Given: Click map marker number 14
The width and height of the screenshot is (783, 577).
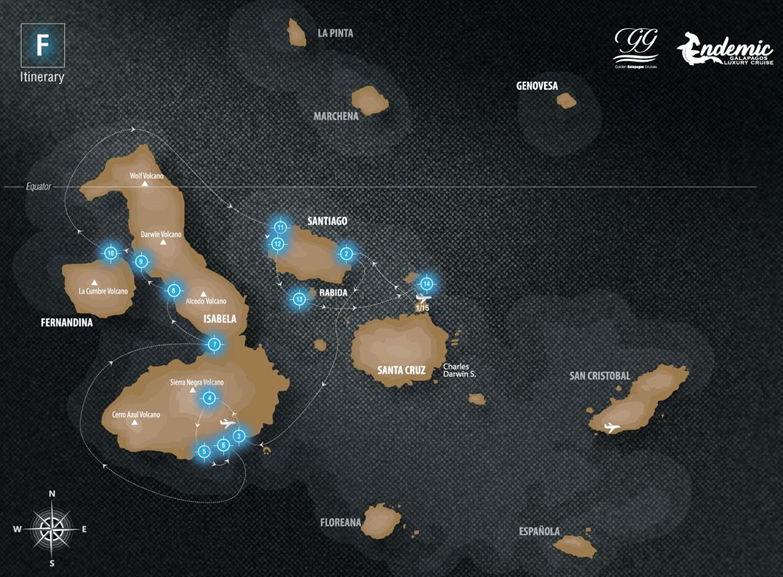Looking at the screenshot, I should click(427, 282).
